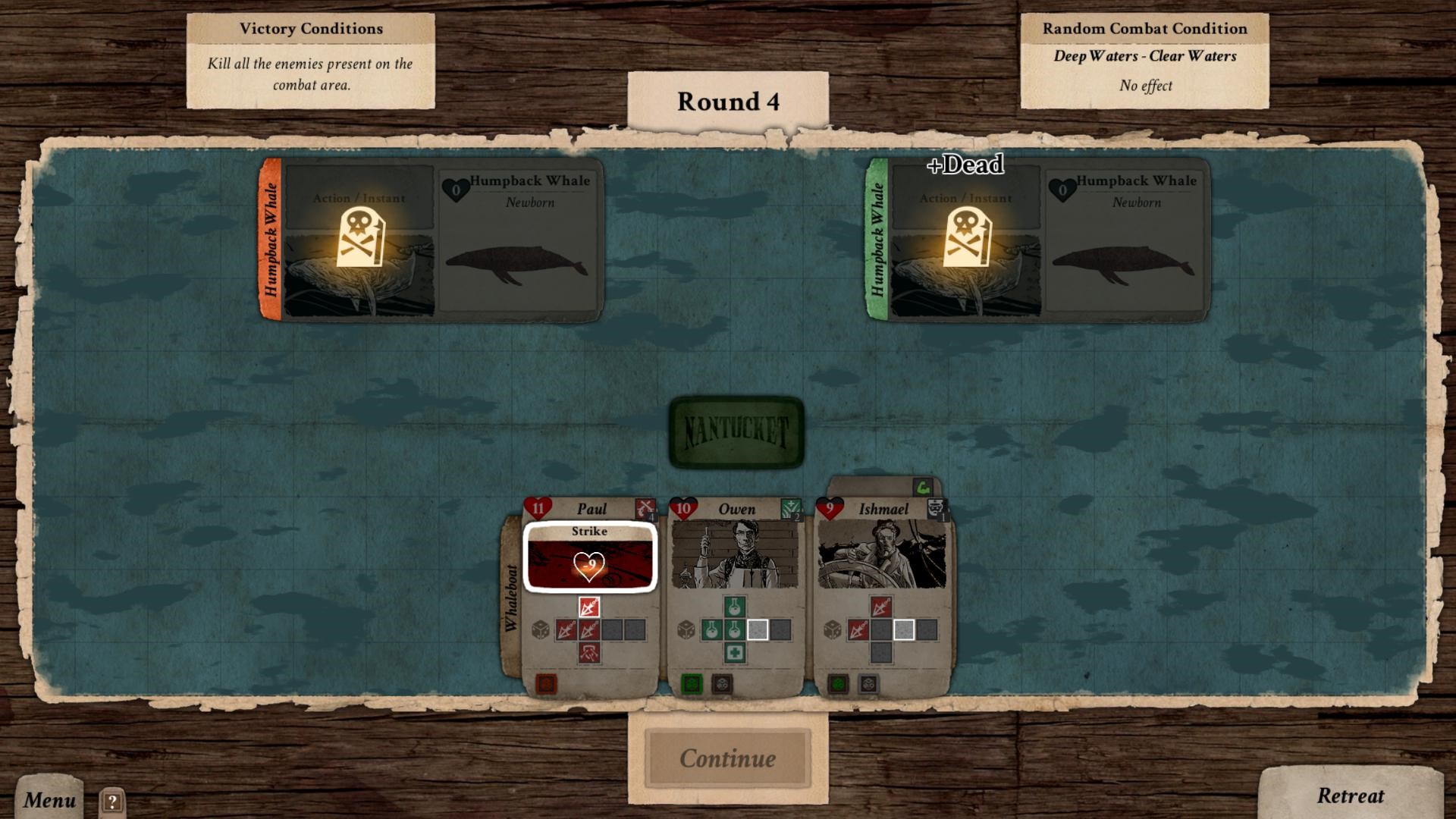Choose Ishmael's portrait card
The width and height of the screenshot is (1456, 819).
point(881,555)
